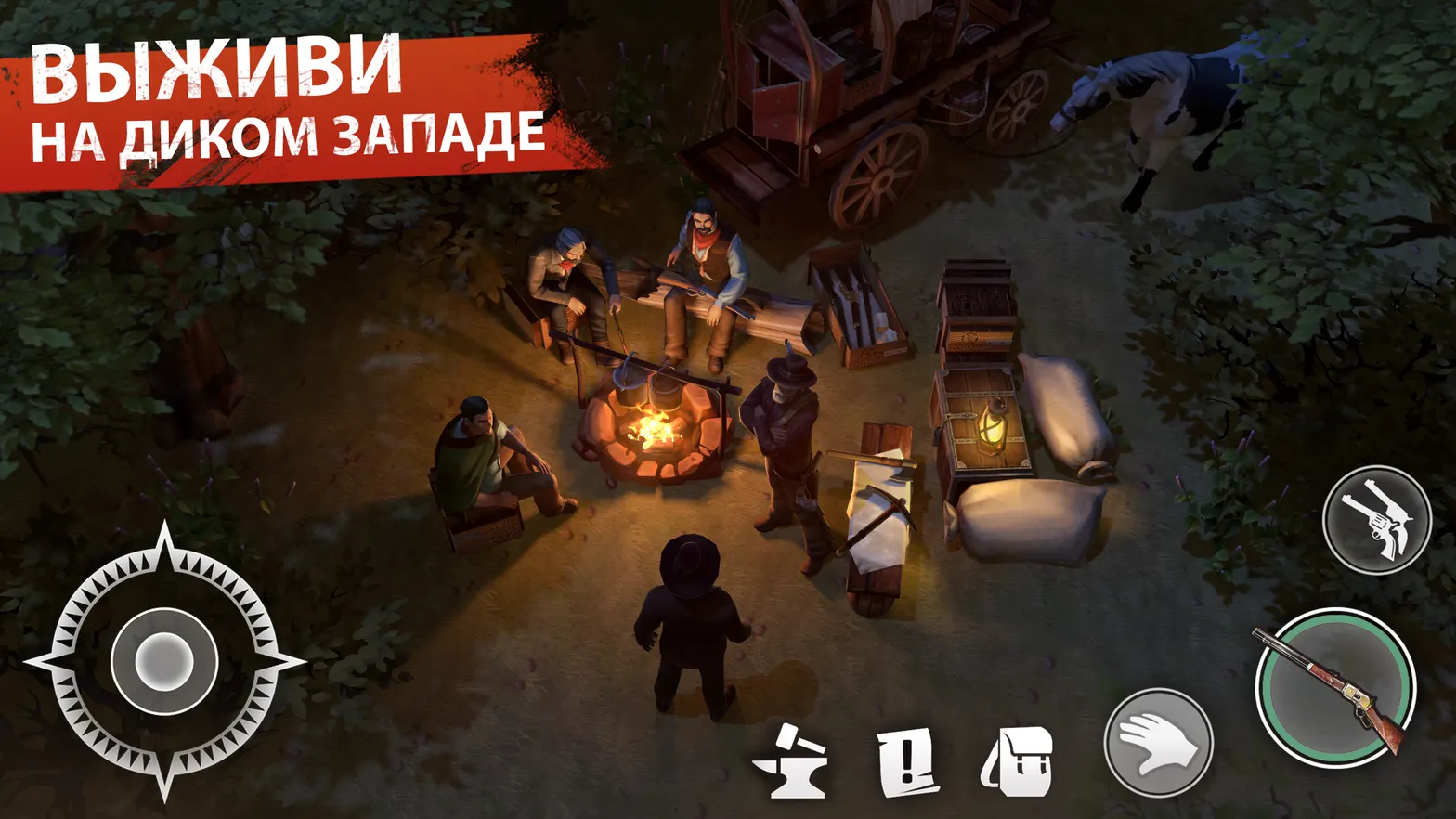
Task: Tap the gunslinger standing by the campfire
Action: [x=783, y=436]
